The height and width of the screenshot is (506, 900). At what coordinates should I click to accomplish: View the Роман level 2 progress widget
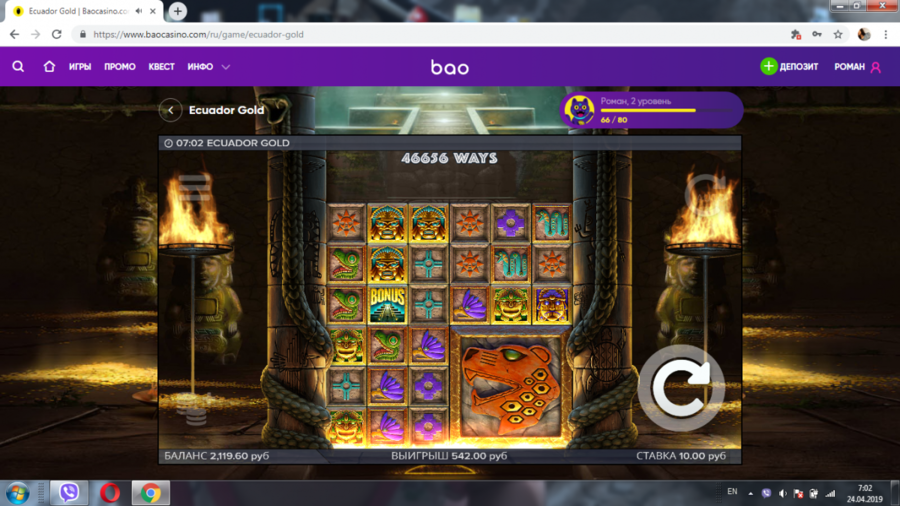coord(651,110)
